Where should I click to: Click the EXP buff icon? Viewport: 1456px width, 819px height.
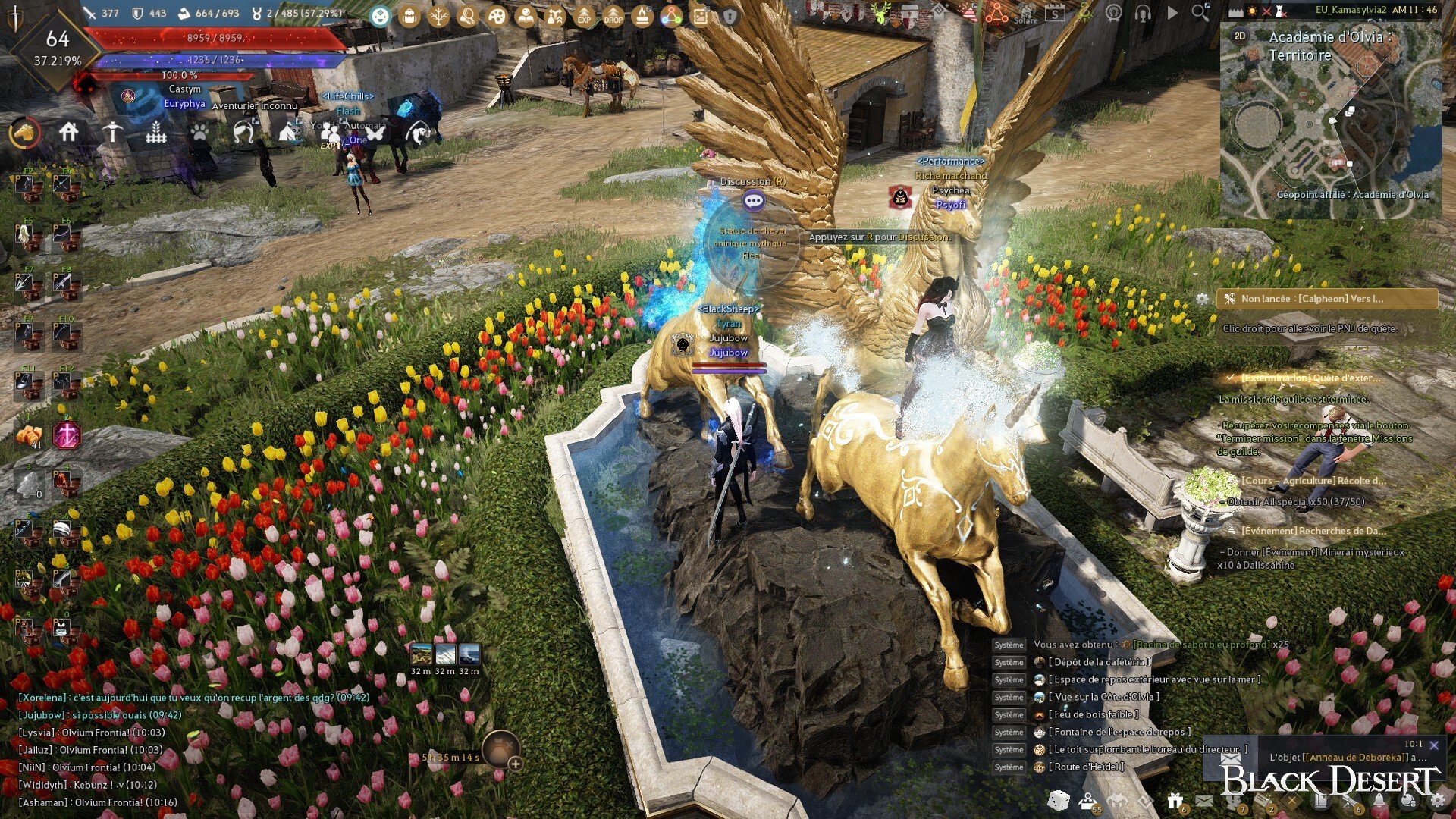(584, 16)
